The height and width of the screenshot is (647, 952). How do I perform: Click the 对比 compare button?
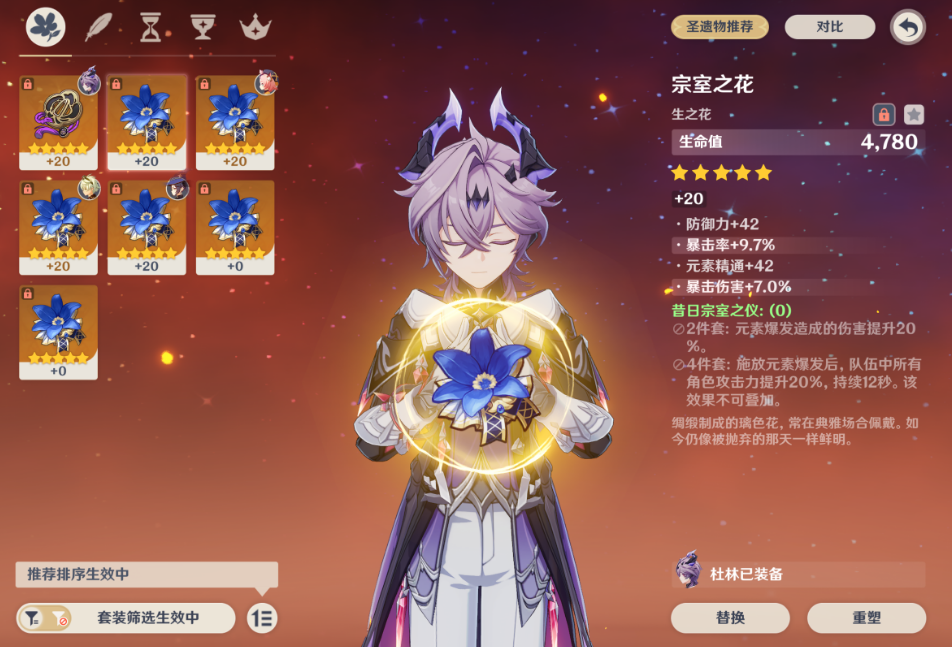tap(829, 27)
